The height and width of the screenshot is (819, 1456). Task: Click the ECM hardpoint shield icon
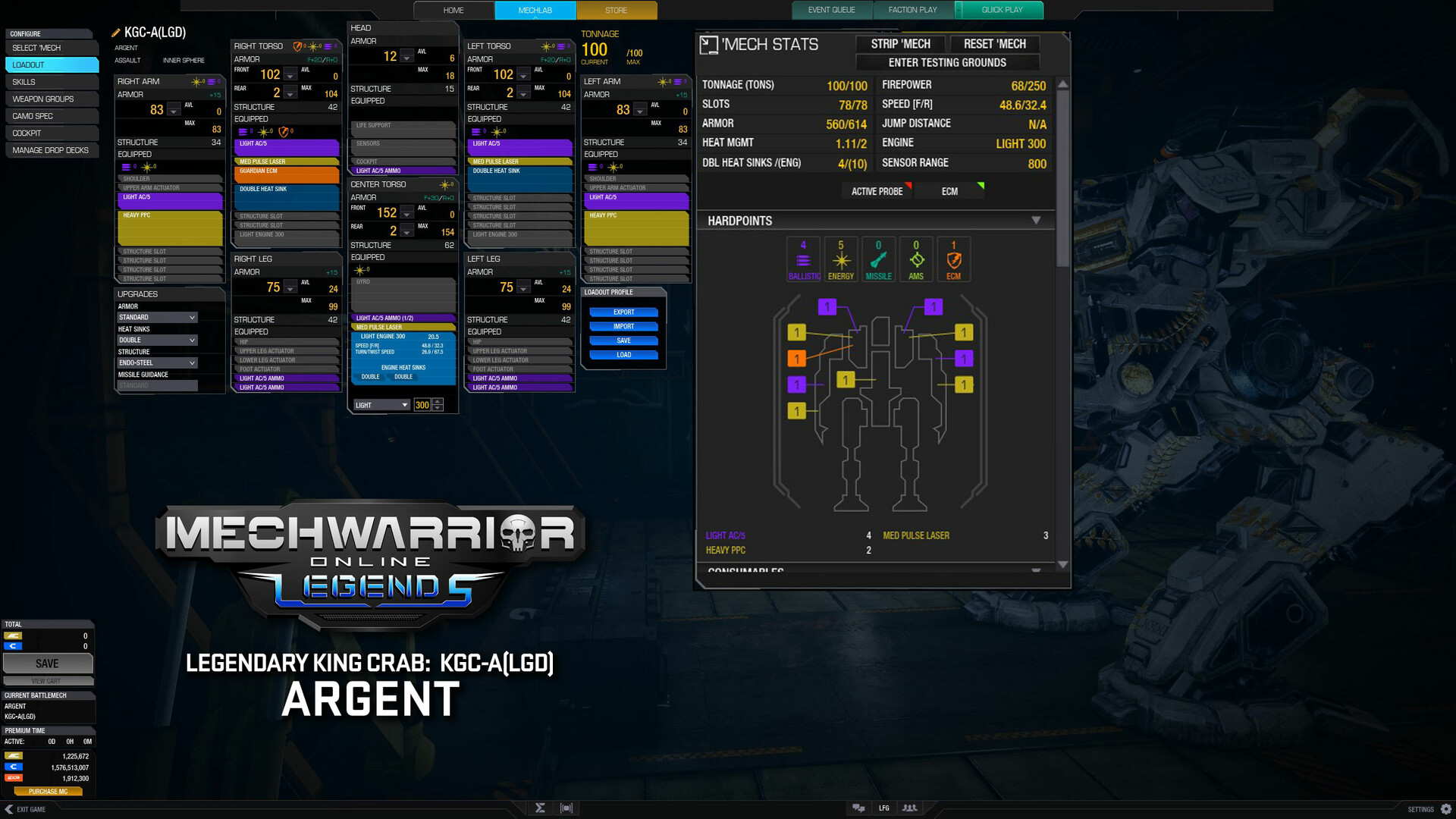coord(953,259)
